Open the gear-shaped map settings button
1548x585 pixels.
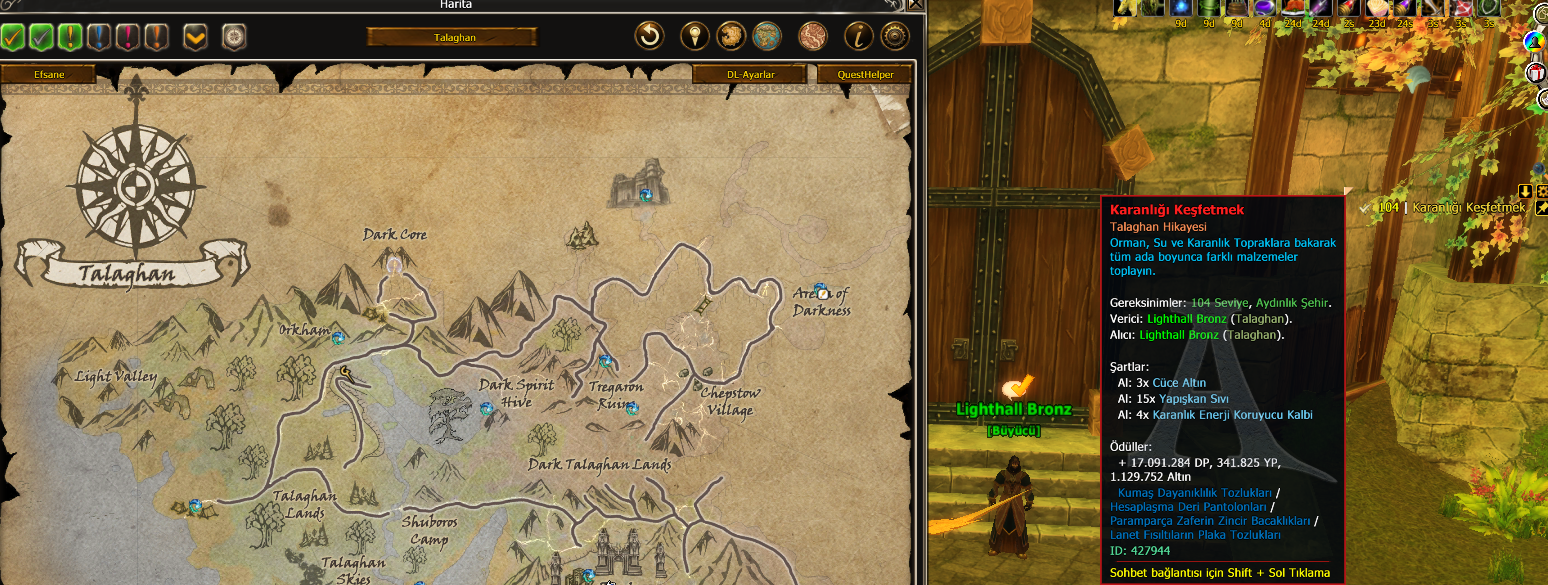pyautogui.click(x=894, y=37)
